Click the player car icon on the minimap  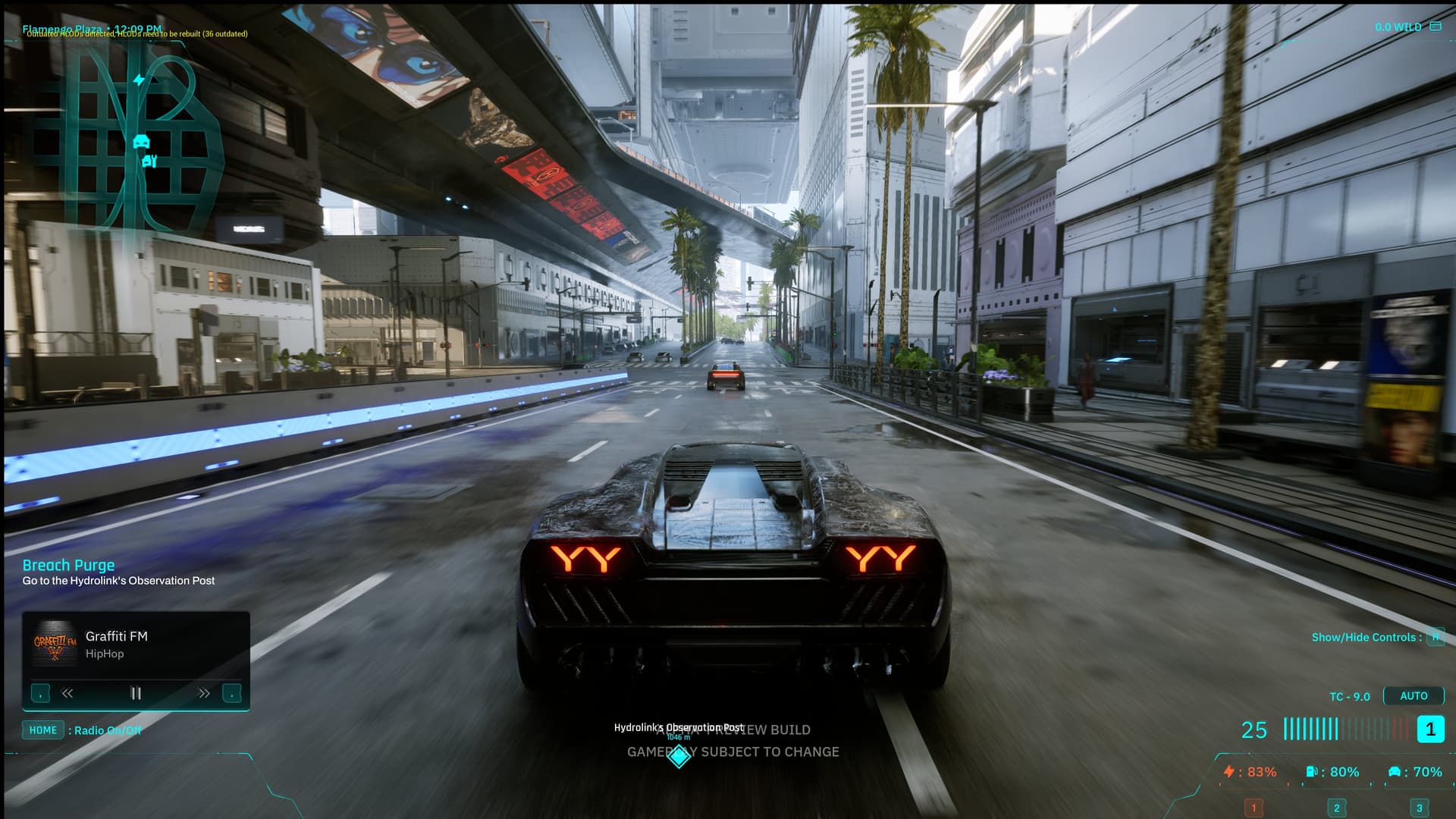click(143, 140)
